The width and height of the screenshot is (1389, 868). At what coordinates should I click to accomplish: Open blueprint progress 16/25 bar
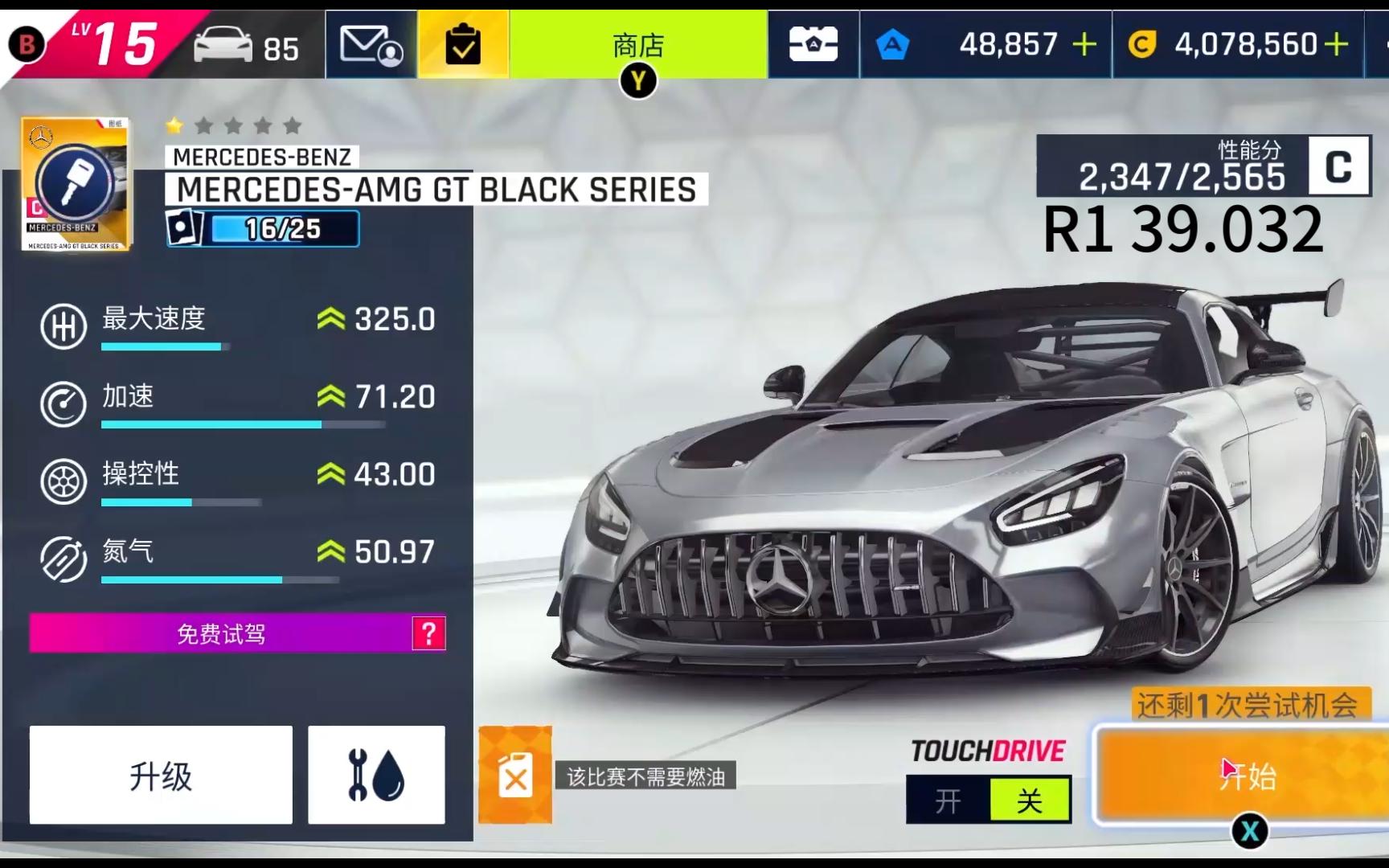(283, 230)
